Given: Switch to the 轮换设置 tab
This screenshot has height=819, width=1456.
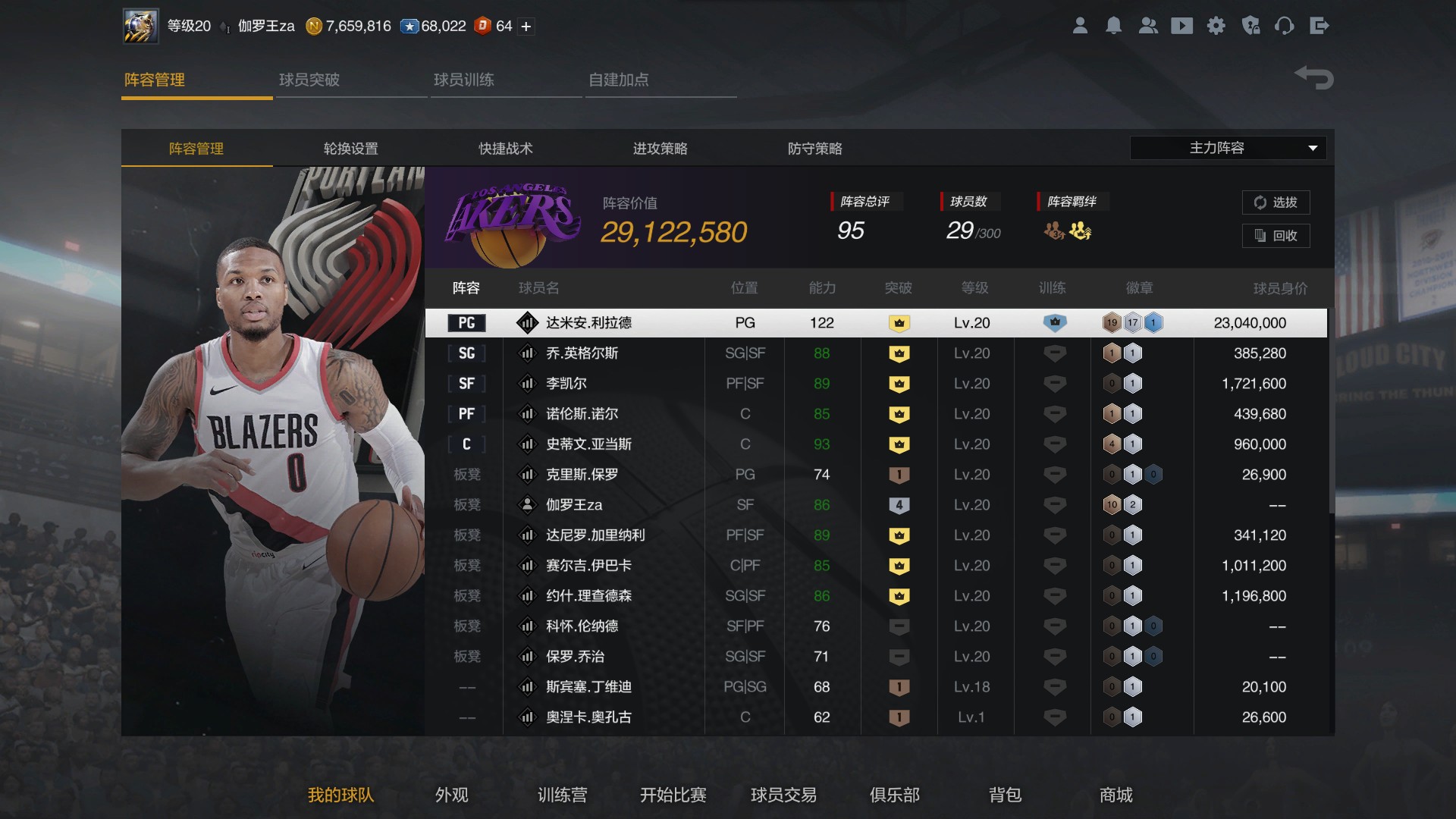Looking at the screenshot, I should tap(350, 149).
